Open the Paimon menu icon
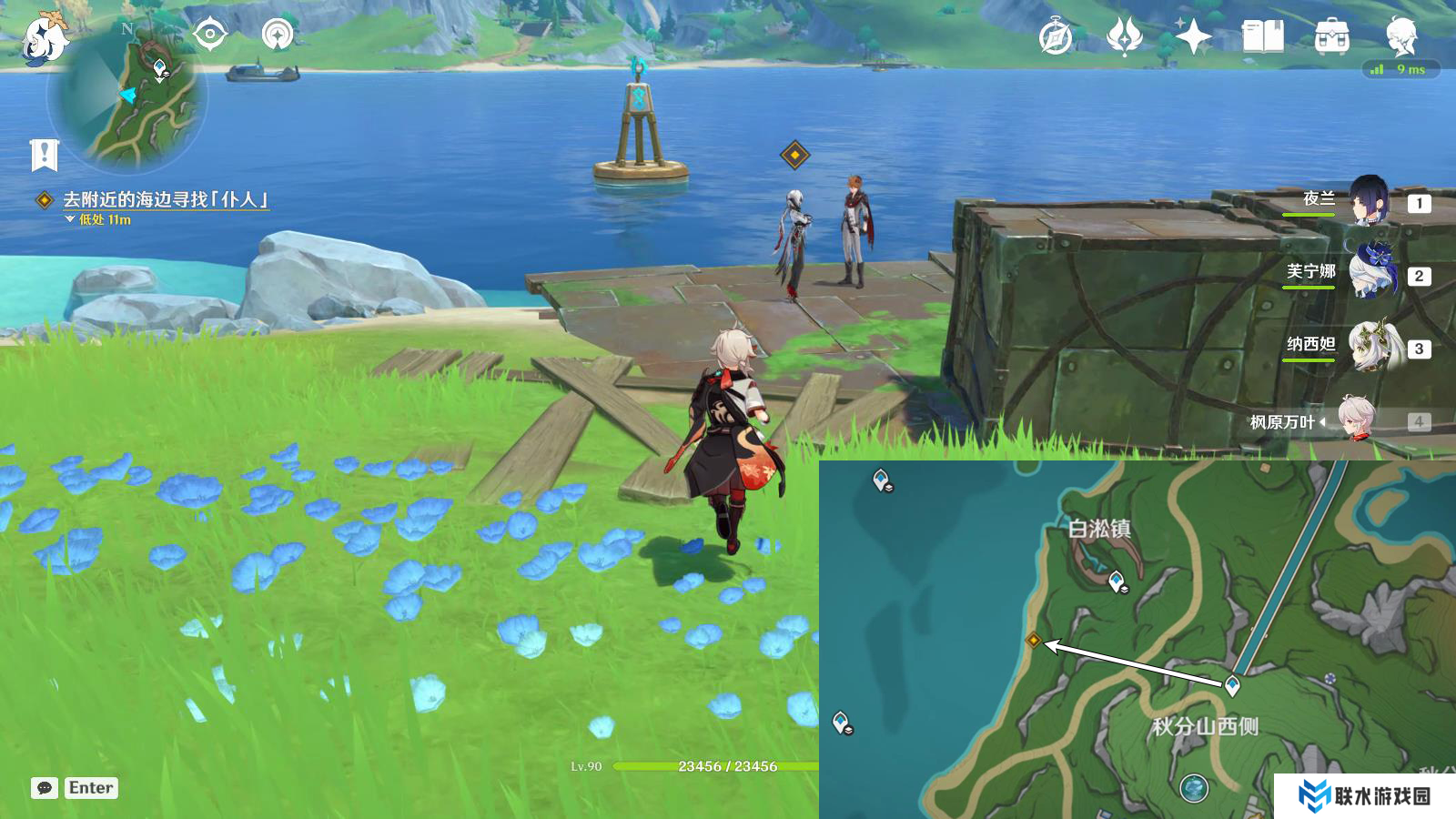Image resolution: width=1456 pixels, height=819 pixels. (44, 38)
